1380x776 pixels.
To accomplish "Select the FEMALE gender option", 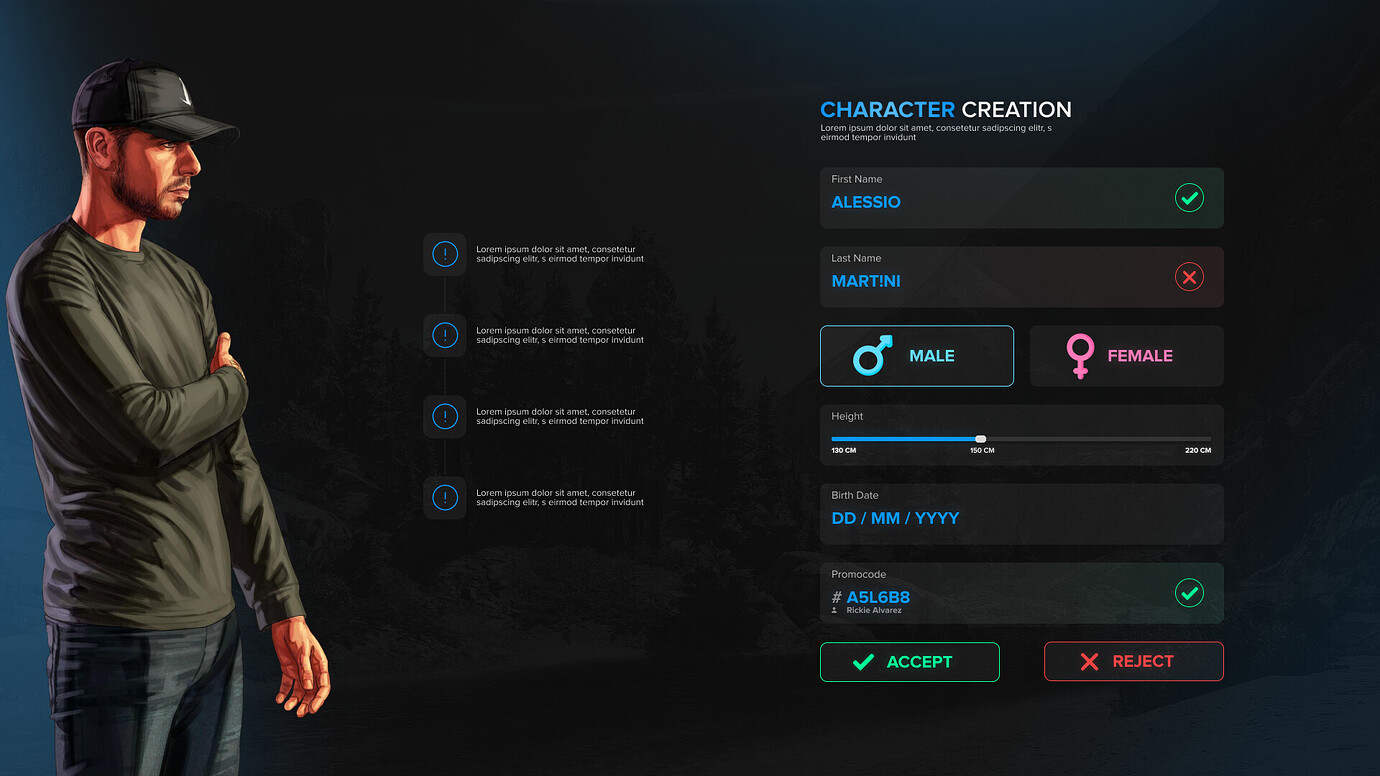I will [1126, 355].
